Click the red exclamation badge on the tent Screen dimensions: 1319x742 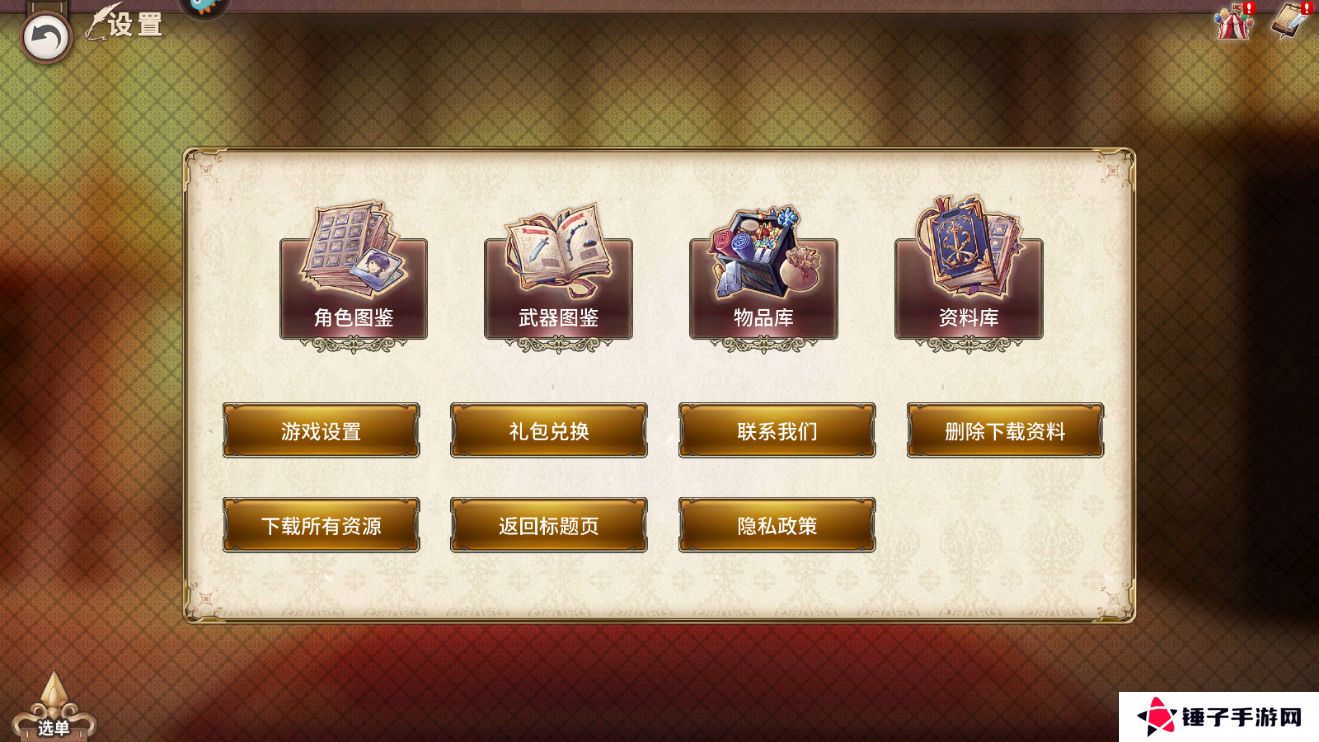click(x=1251, y=8)
